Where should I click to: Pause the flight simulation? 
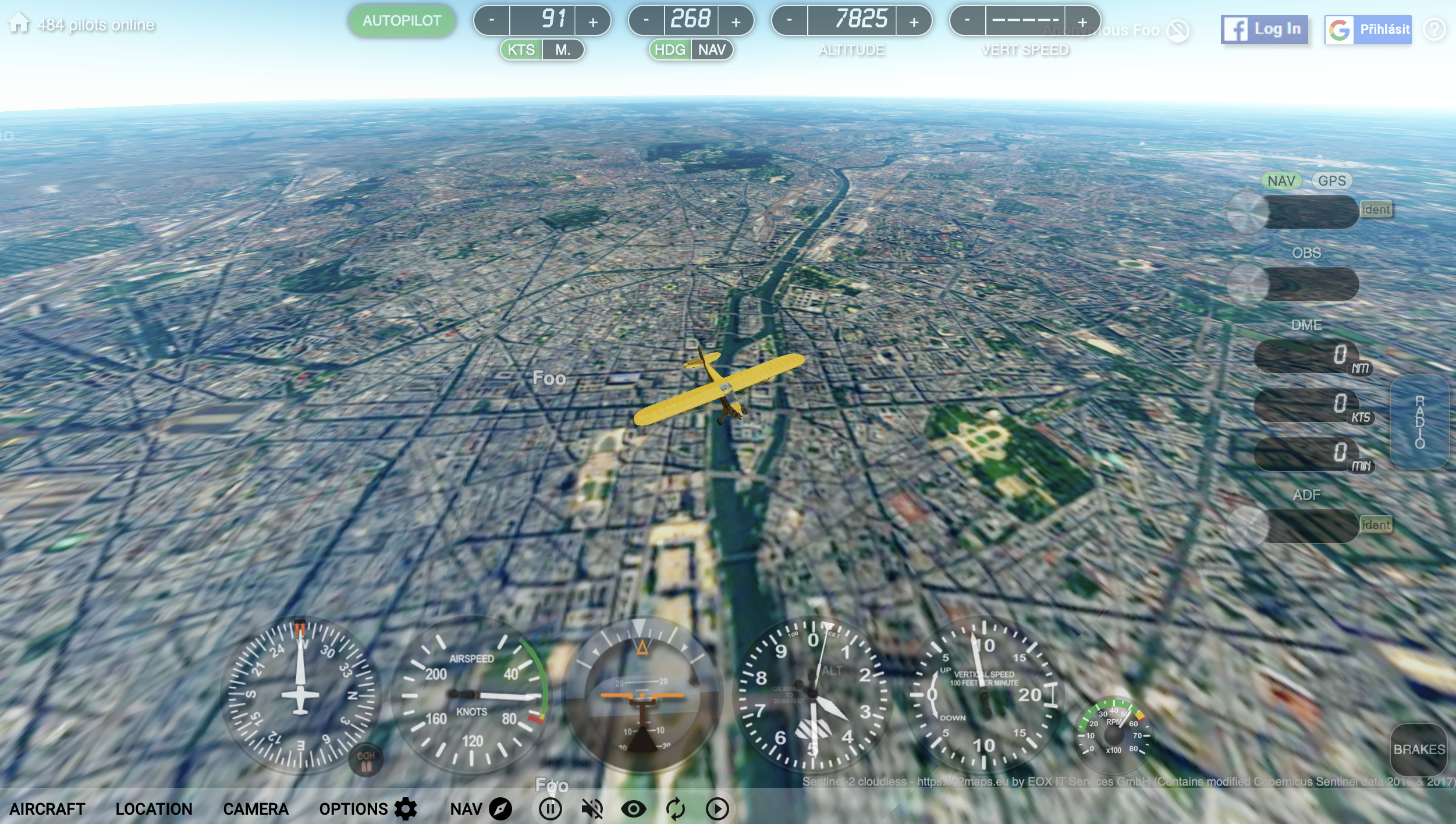click(x=551, y=808)
